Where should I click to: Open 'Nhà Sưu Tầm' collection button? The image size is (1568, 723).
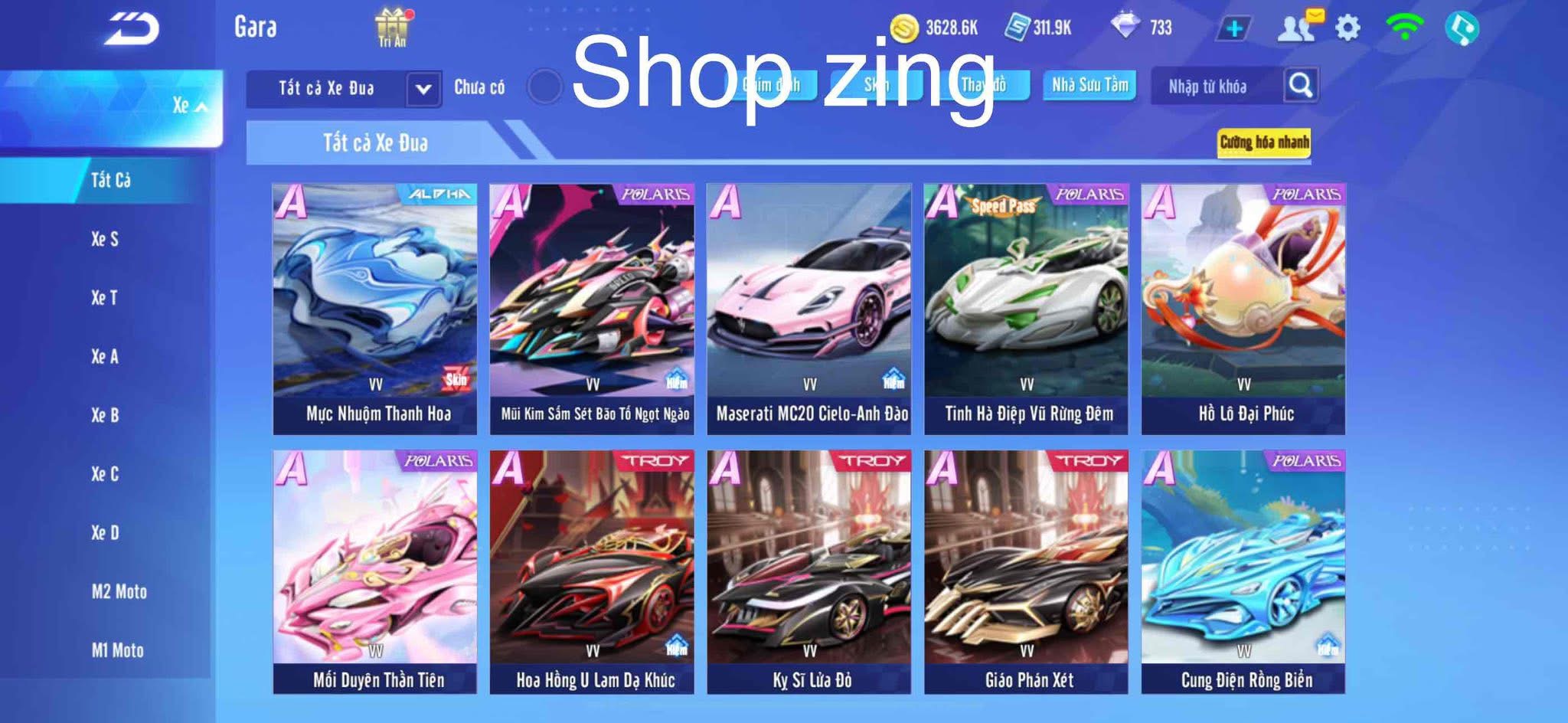click(1090, 86)
